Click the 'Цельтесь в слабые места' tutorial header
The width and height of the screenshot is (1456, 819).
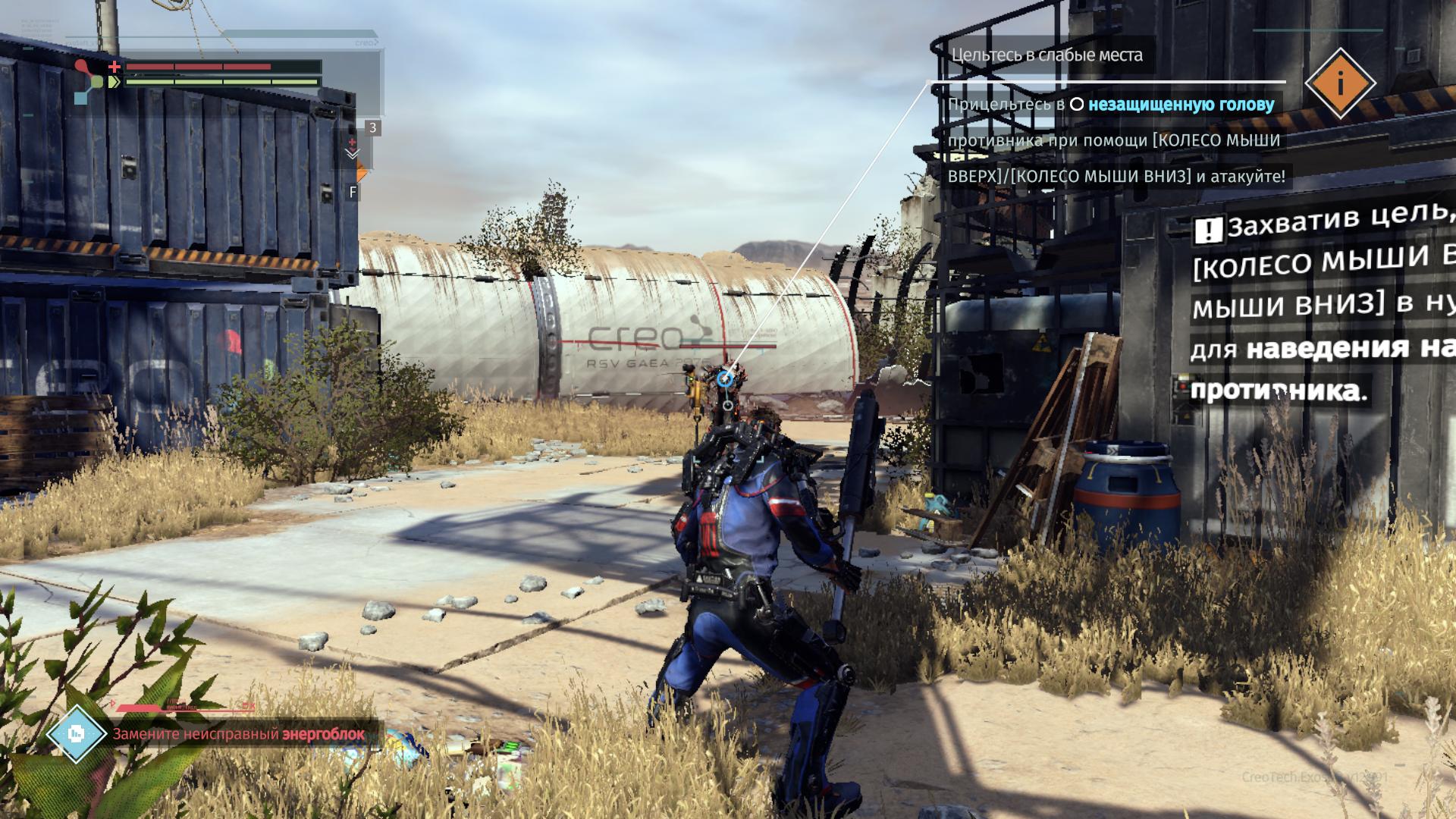tap(1046, 55)
